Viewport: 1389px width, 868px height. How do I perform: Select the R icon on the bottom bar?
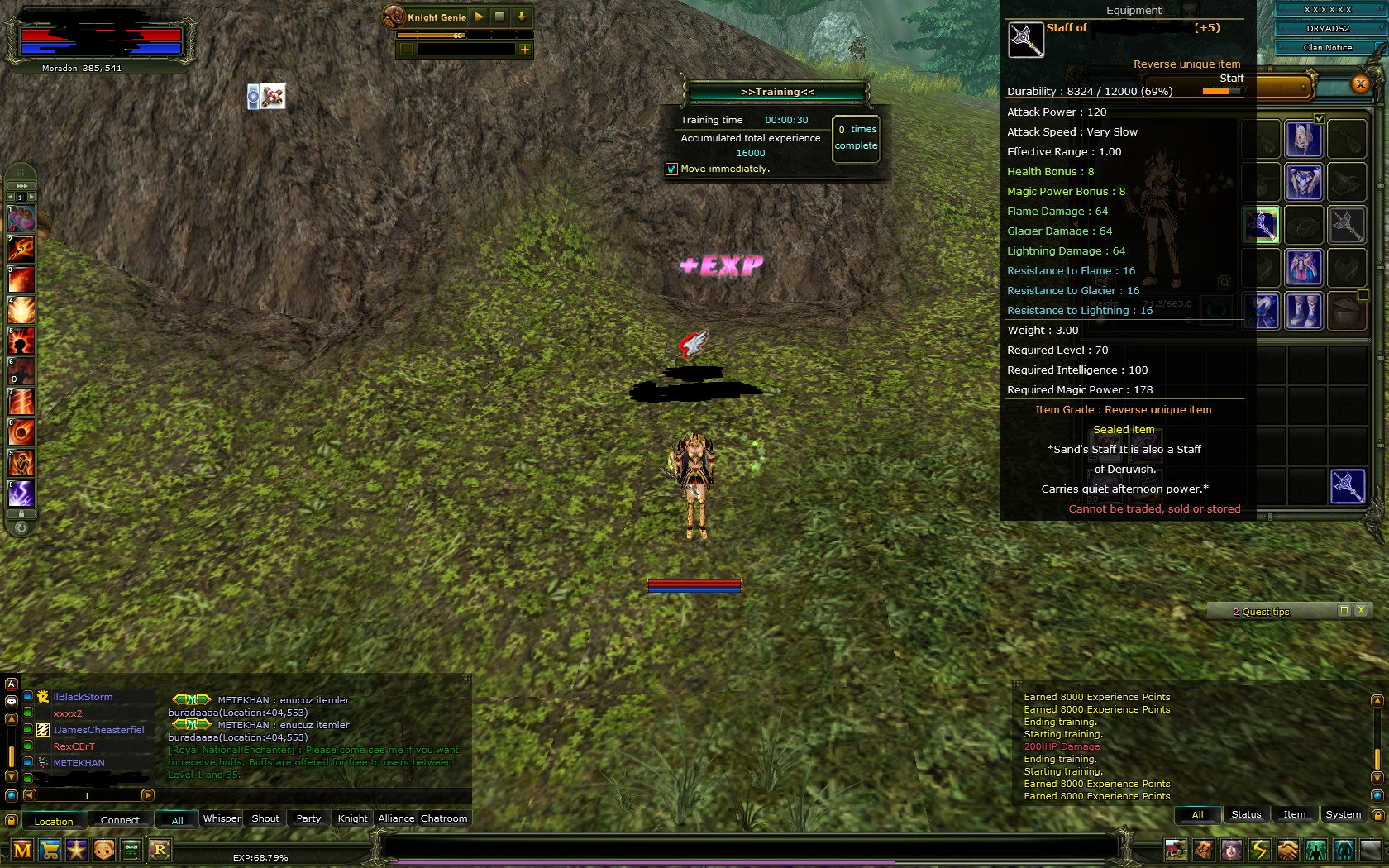click(160, 850)
